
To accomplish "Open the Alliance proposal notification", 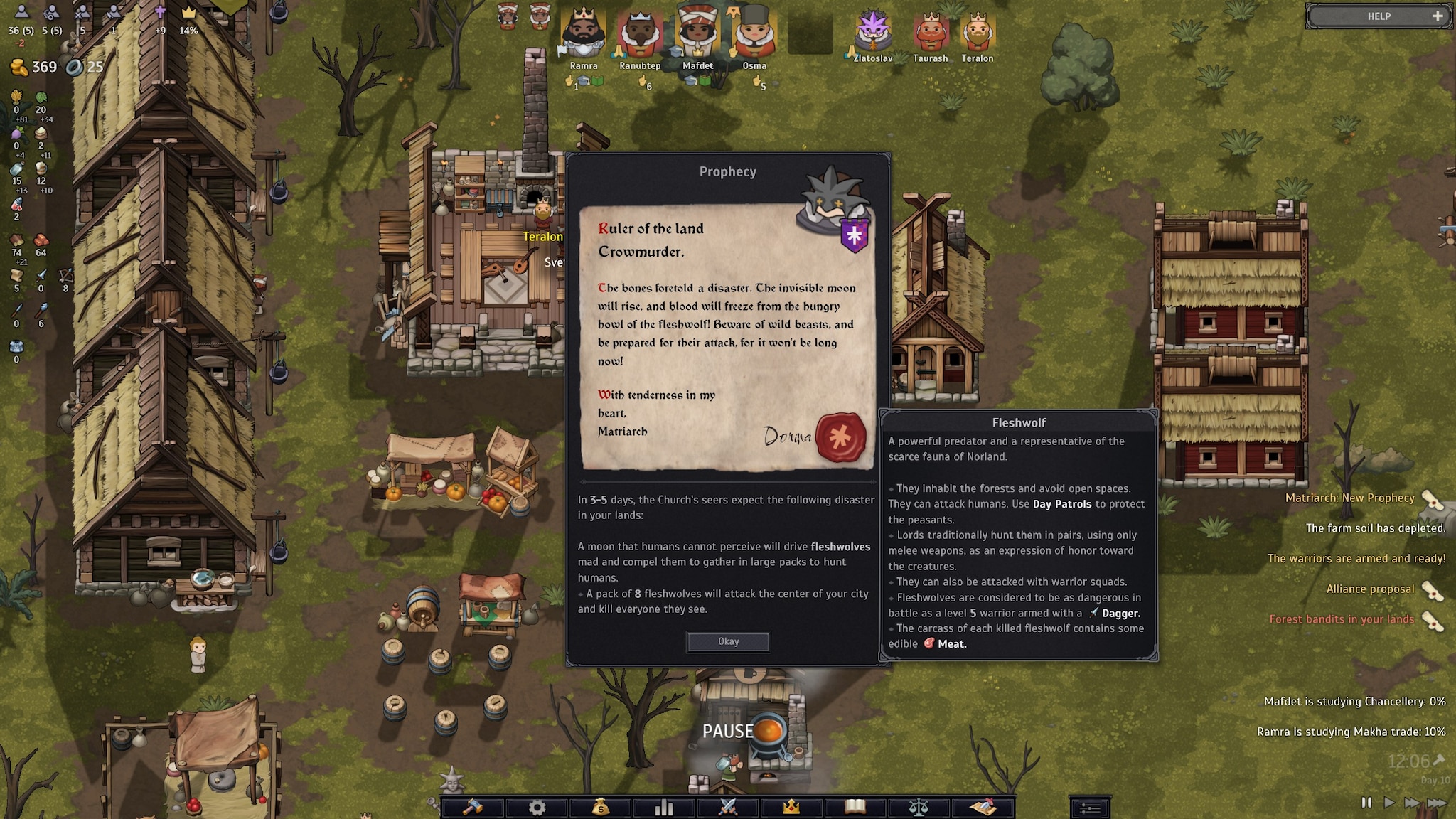I will [1370, 589].
